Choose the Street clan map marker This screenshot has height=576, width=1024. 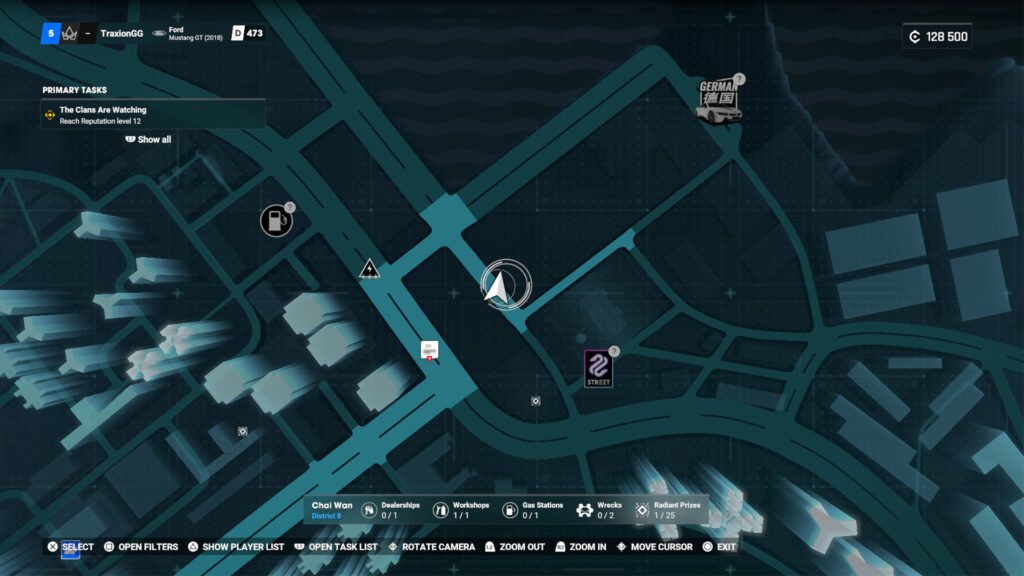tap(598, 368)
